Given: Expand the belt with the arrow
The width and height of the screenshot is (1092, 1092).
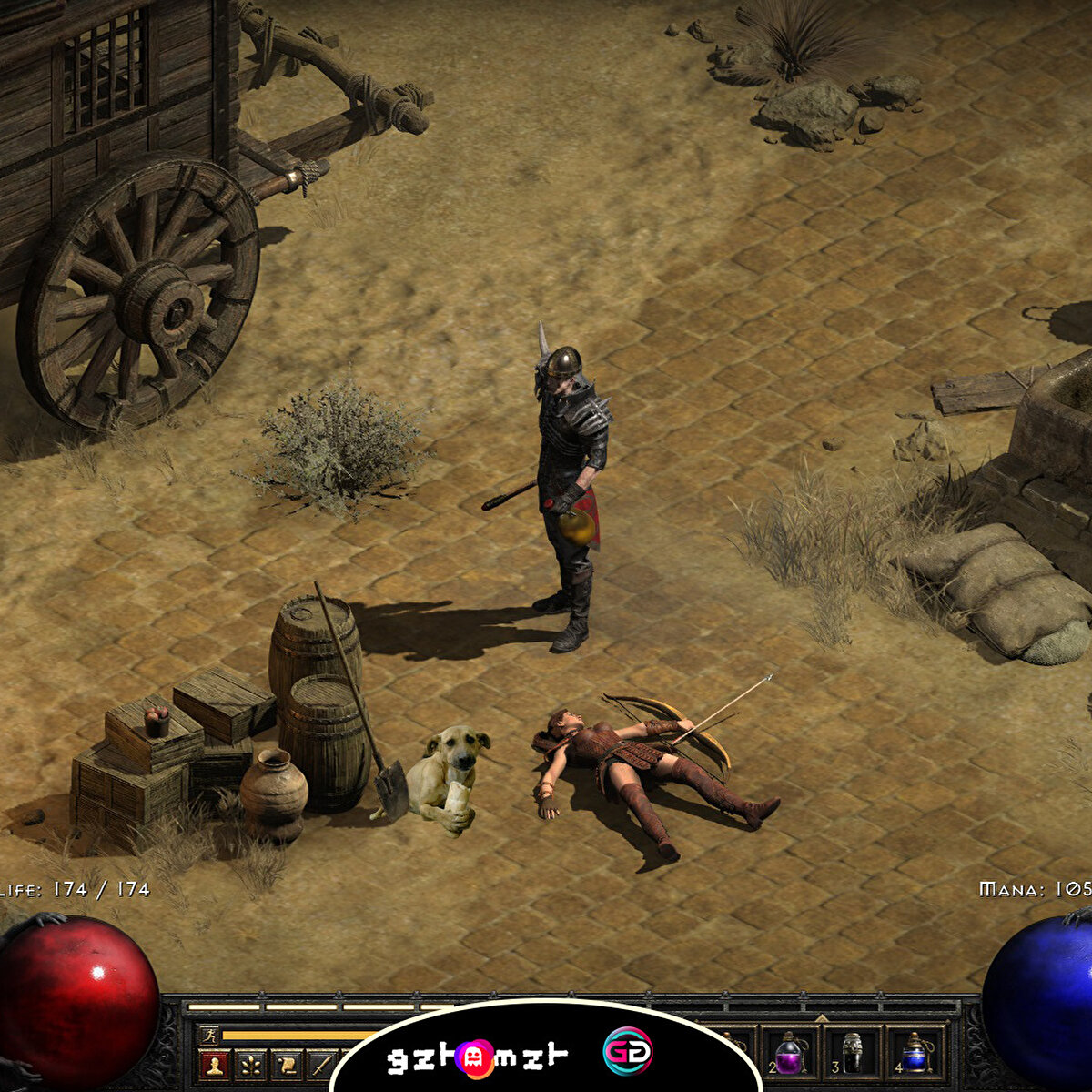Looking at the screenshot, I should [x=822, y=1018].
